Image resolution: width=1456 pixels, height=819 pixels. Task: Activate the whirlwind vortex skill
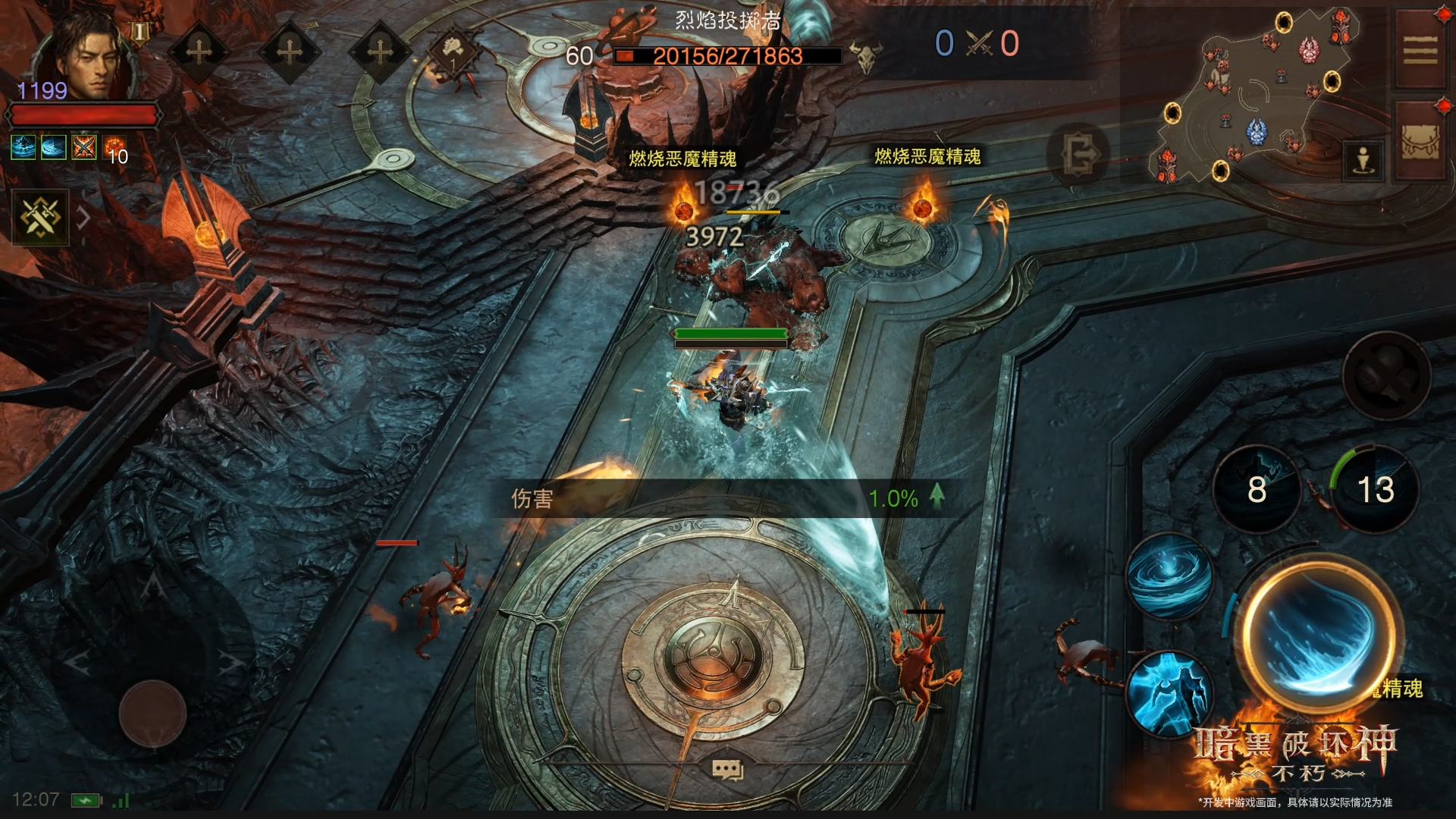(x=1169, y=576)
